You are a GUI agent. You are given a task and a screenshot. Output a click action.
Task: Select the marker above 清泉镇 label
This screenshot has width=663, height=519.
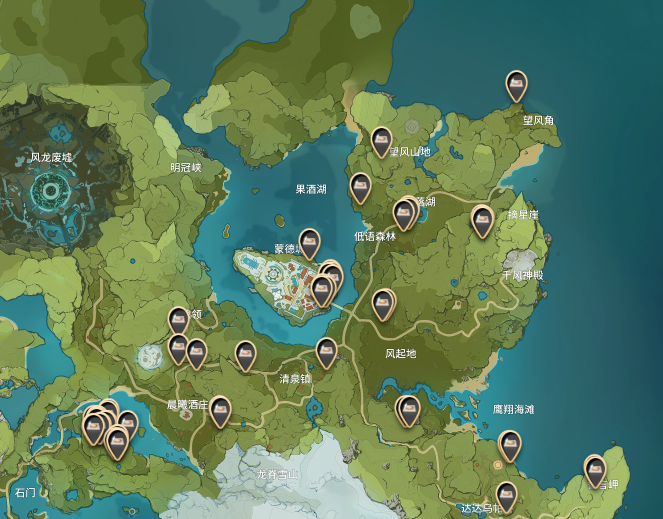[x=326, y=352]
